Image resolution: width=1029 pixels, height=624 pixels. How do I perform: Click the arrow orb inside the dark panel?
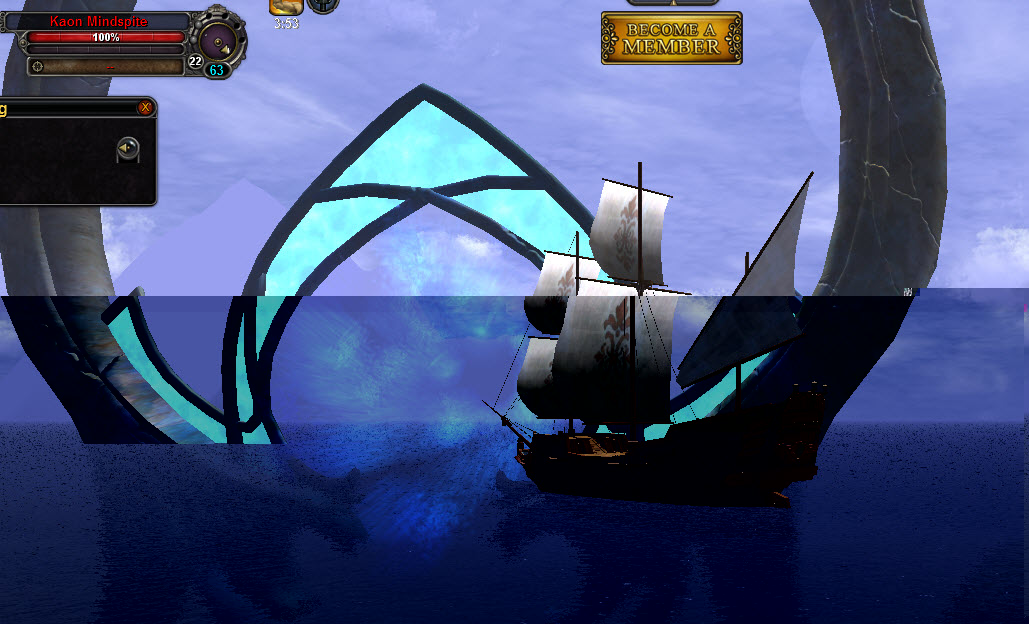point(127,149)
